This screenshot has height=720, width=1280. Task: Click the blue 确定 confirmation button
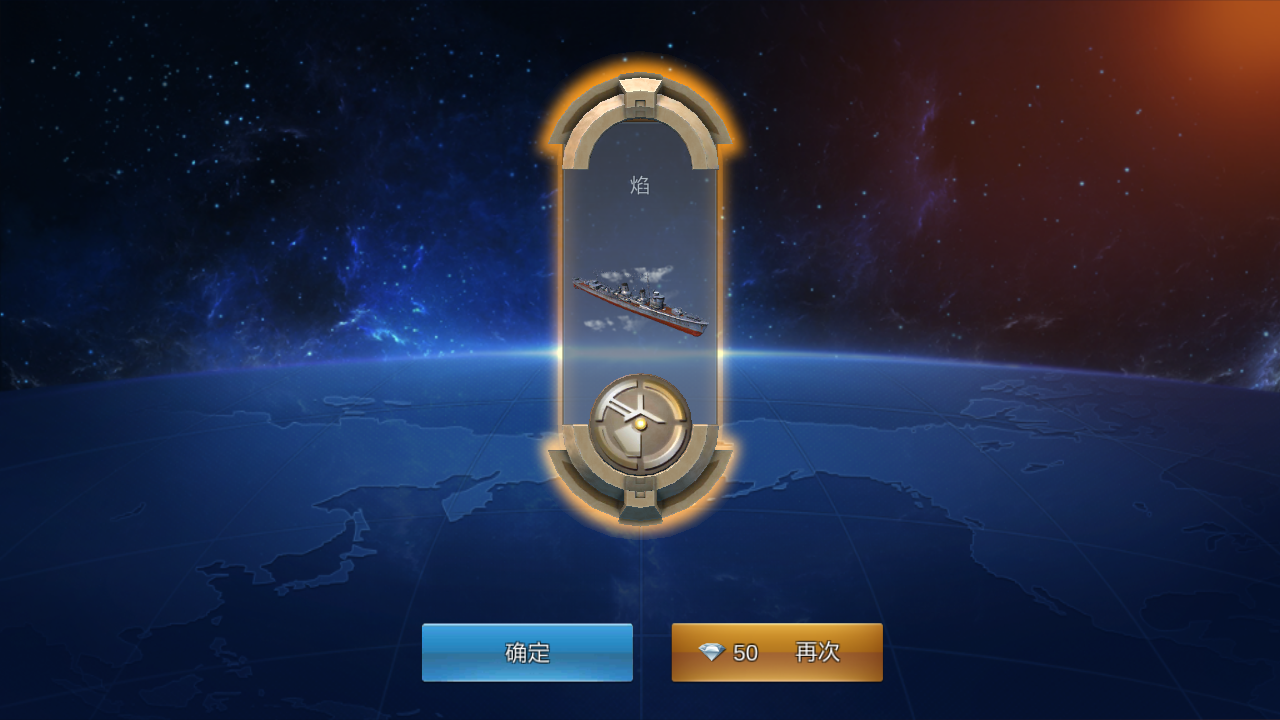pyautogui.click(x=528, y=651)
